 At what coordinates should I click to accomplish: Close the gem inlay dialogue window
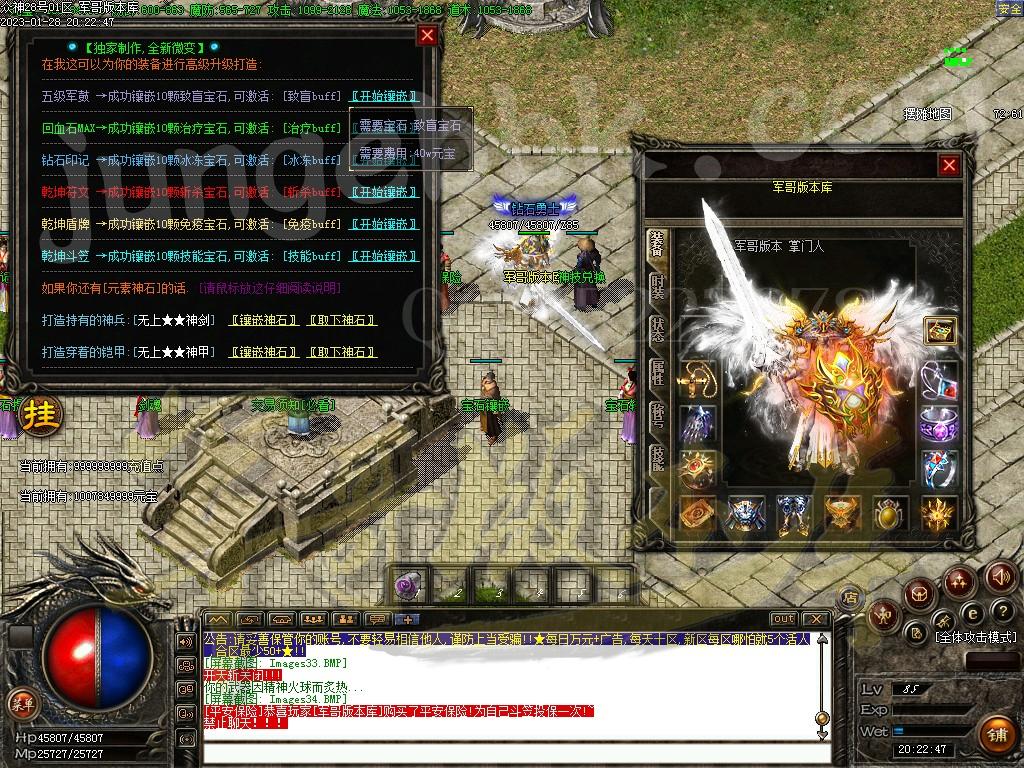point(427,36)
